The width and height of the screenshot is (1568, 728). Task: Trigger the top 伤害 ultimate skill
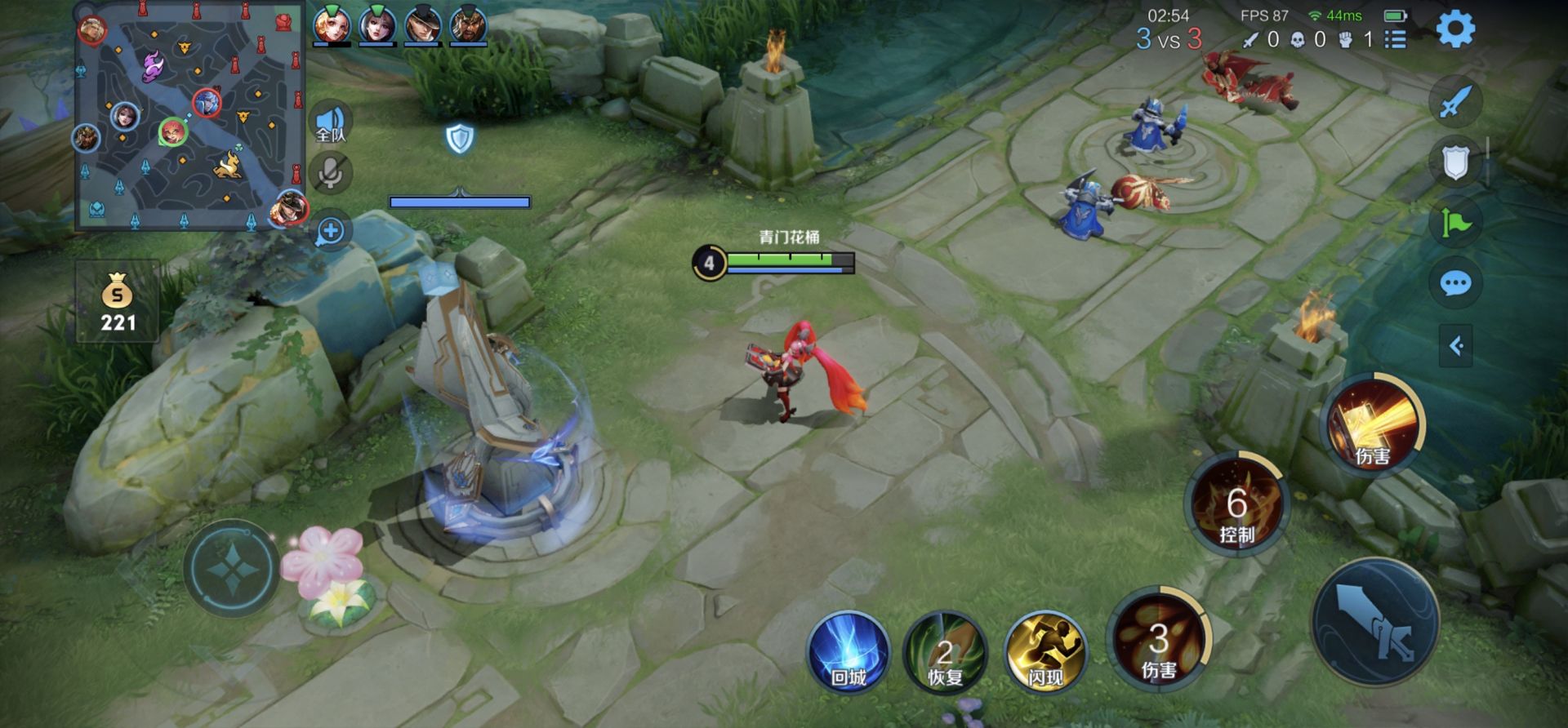pyautogui.click(x=1374, y=424)
